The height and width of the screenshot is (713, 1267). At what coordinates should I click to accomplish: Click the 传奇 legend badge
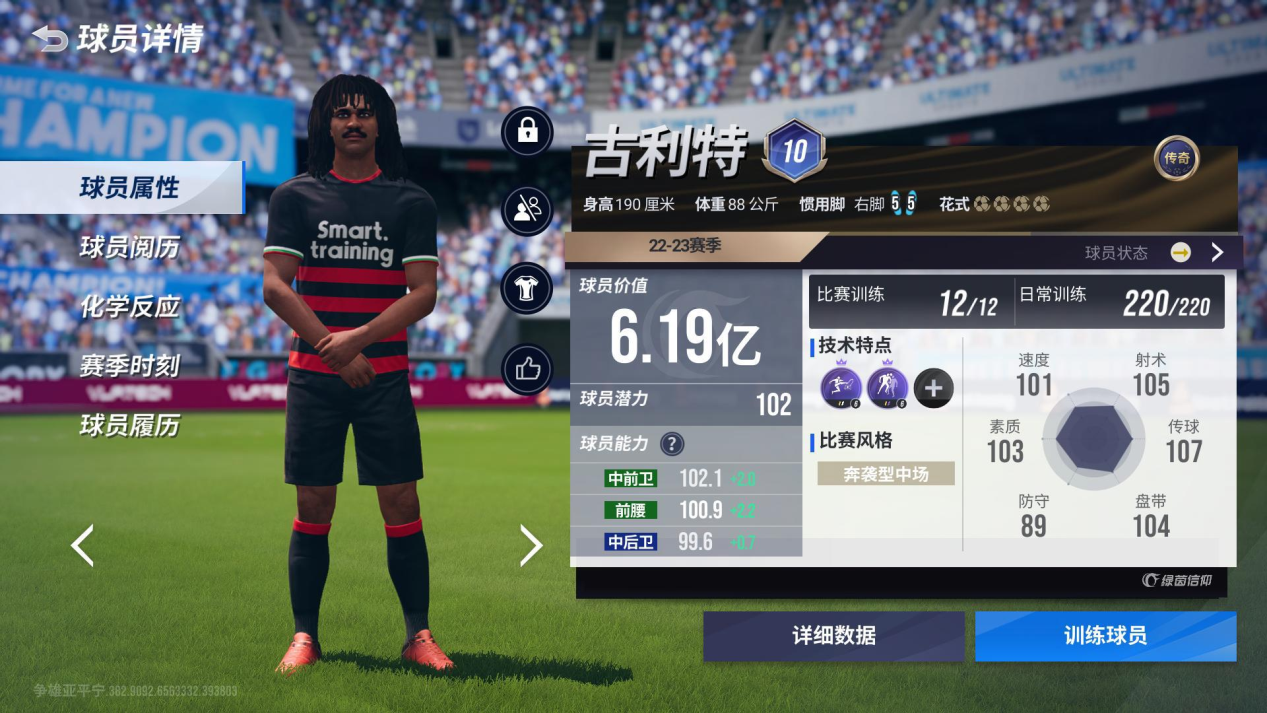click(x=1176, y=158)
